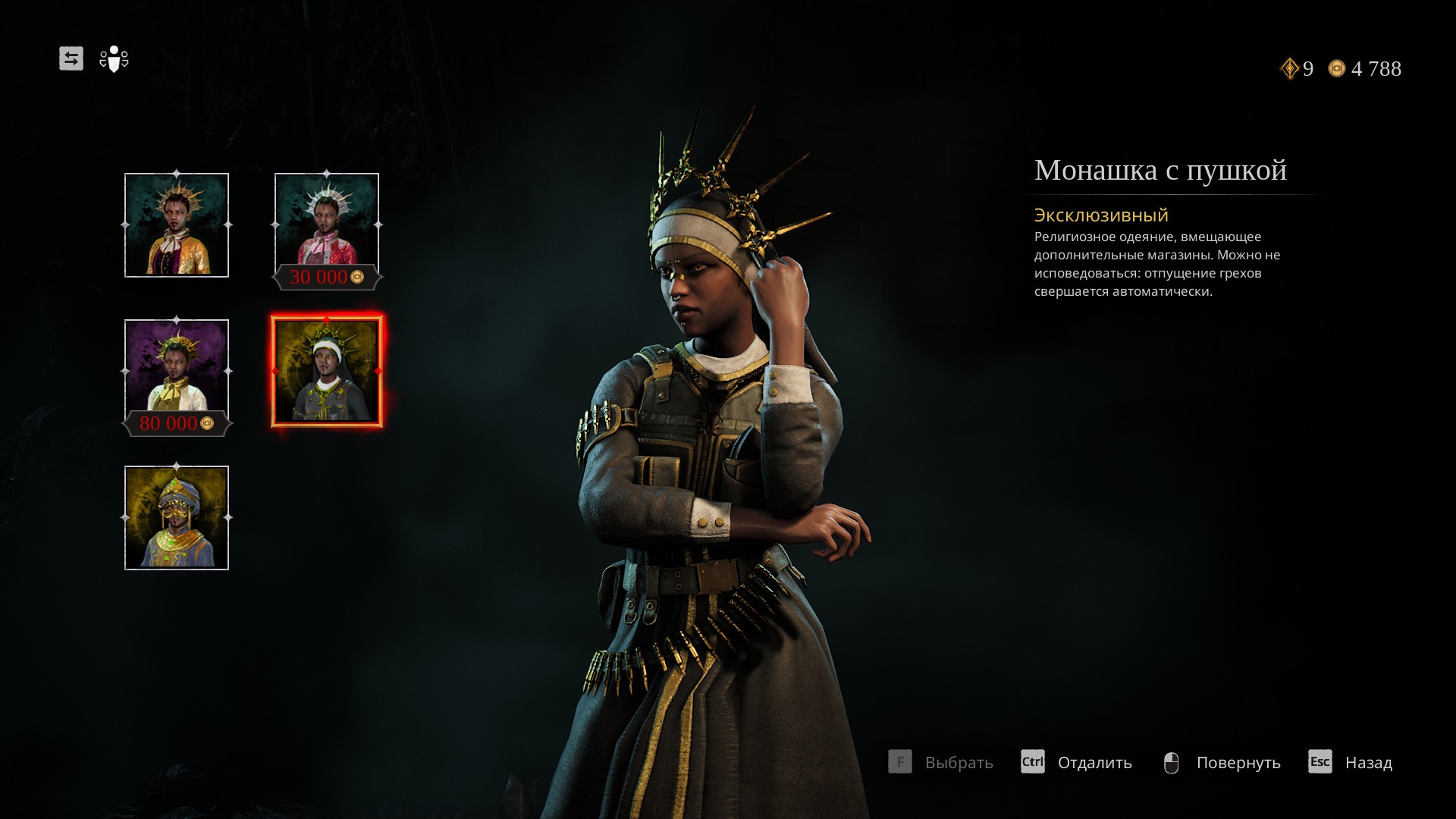Zoom out with the Отдалить button
The width and height of the screenshot is (1456, 819).
(1077, 762)
